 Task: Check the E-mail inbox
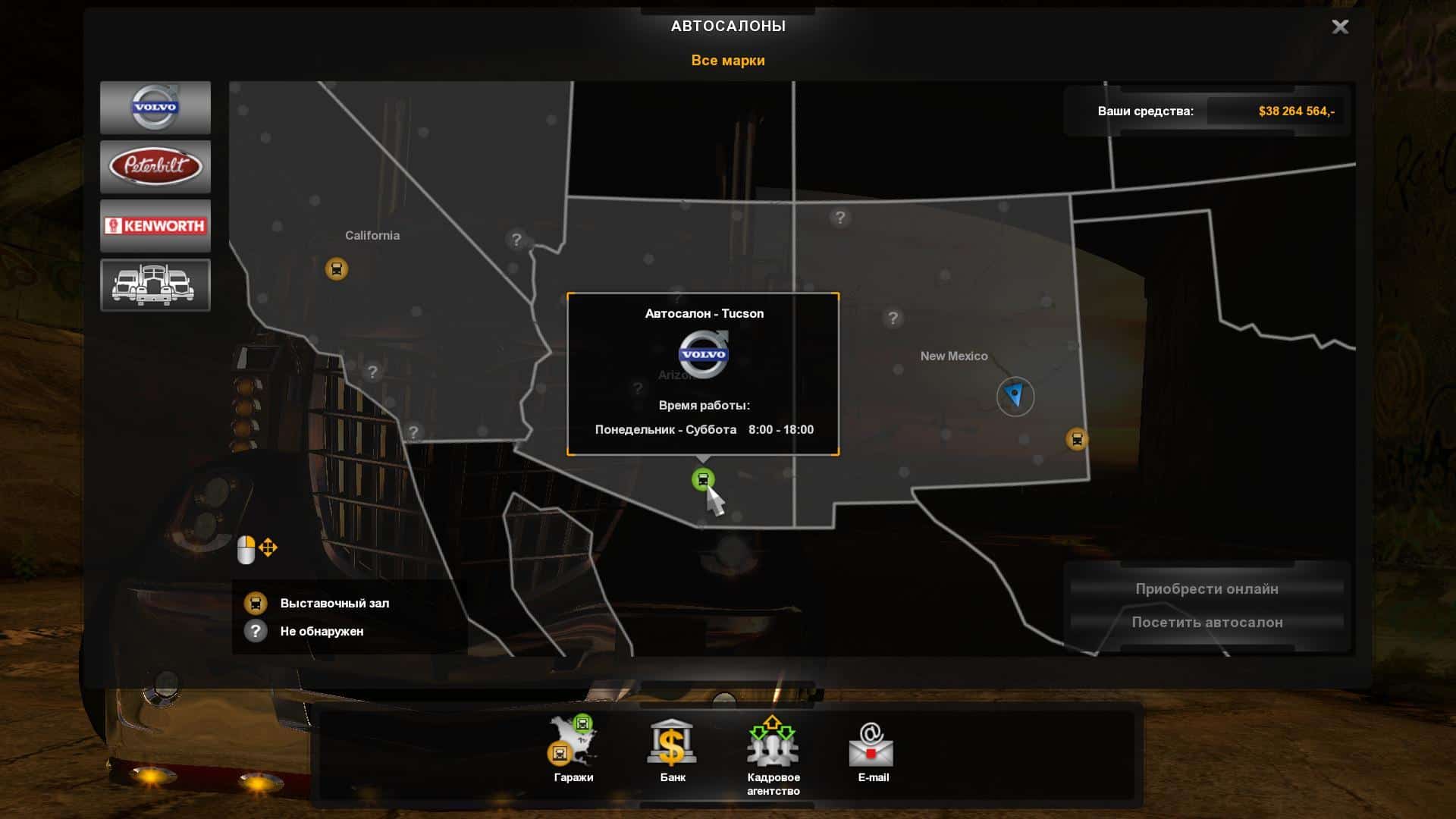[872, 749]
